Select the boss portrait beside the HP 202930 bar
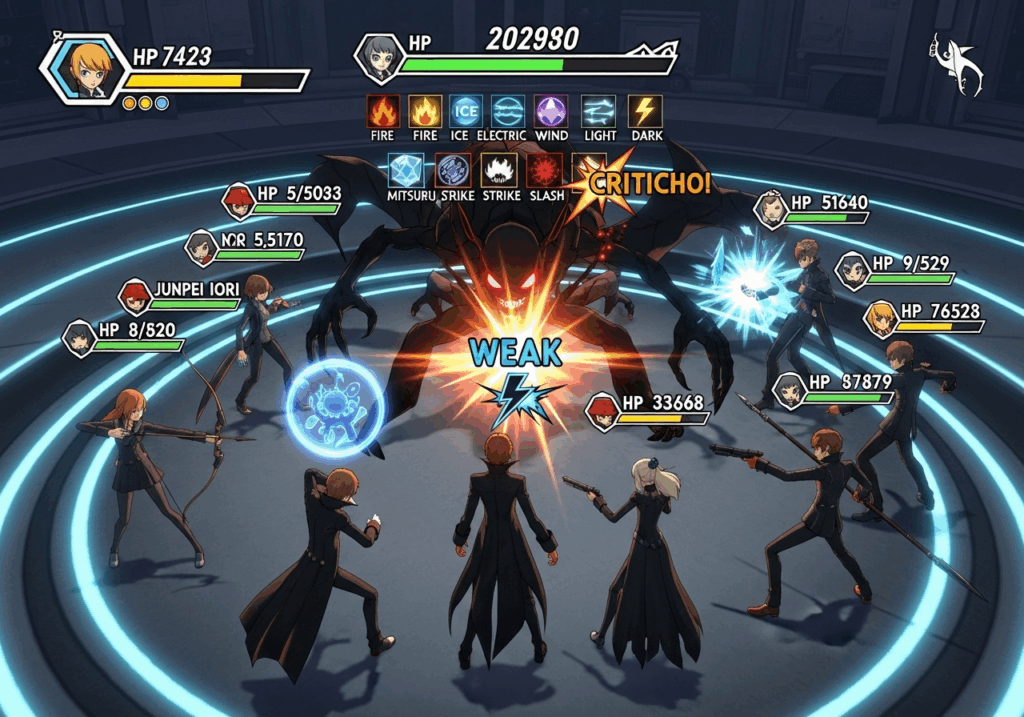Viewport: 1024px width, 717px height. coord(379,58)
